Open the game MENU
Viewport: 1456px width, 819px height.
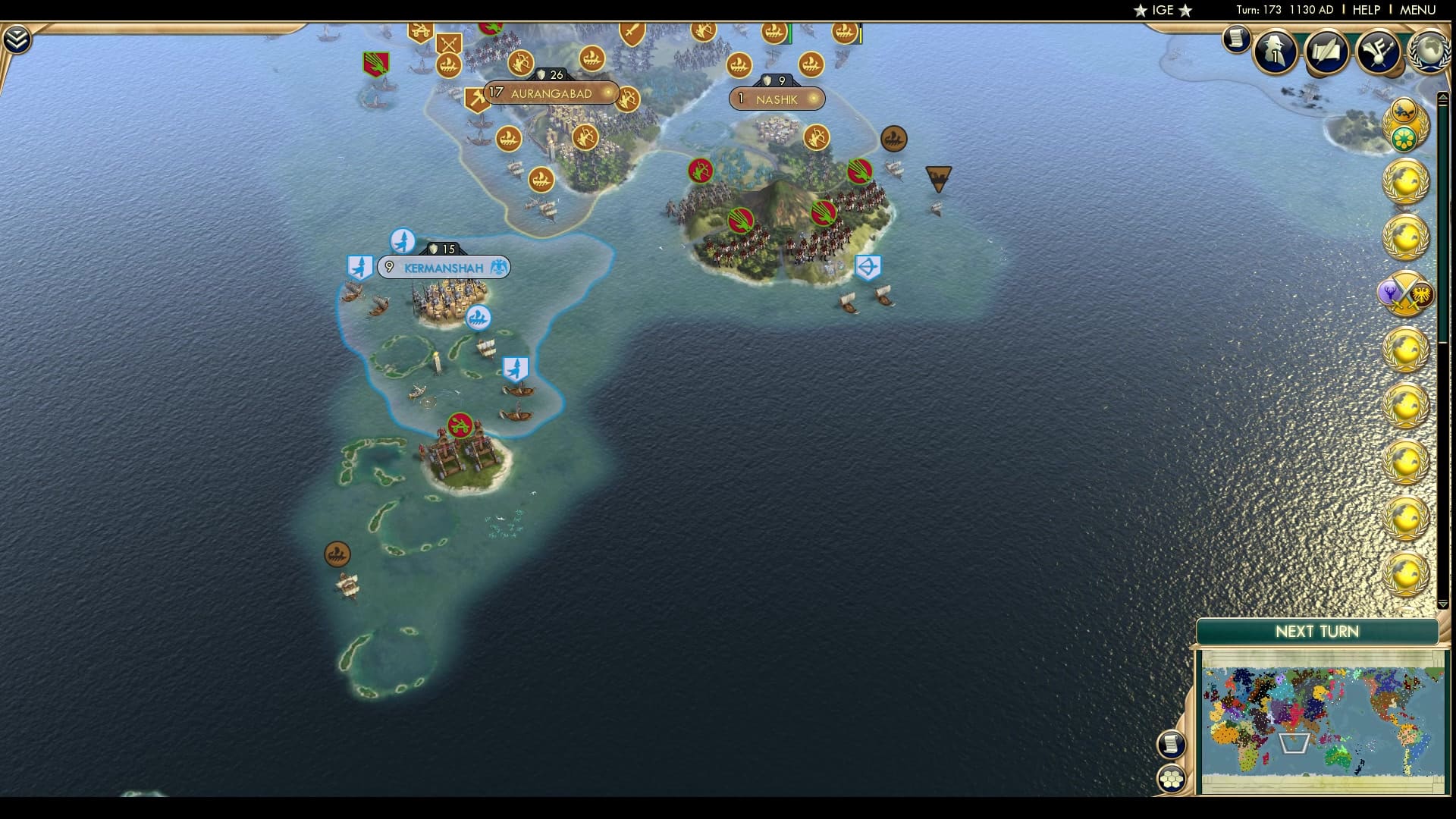[1417, 11]
